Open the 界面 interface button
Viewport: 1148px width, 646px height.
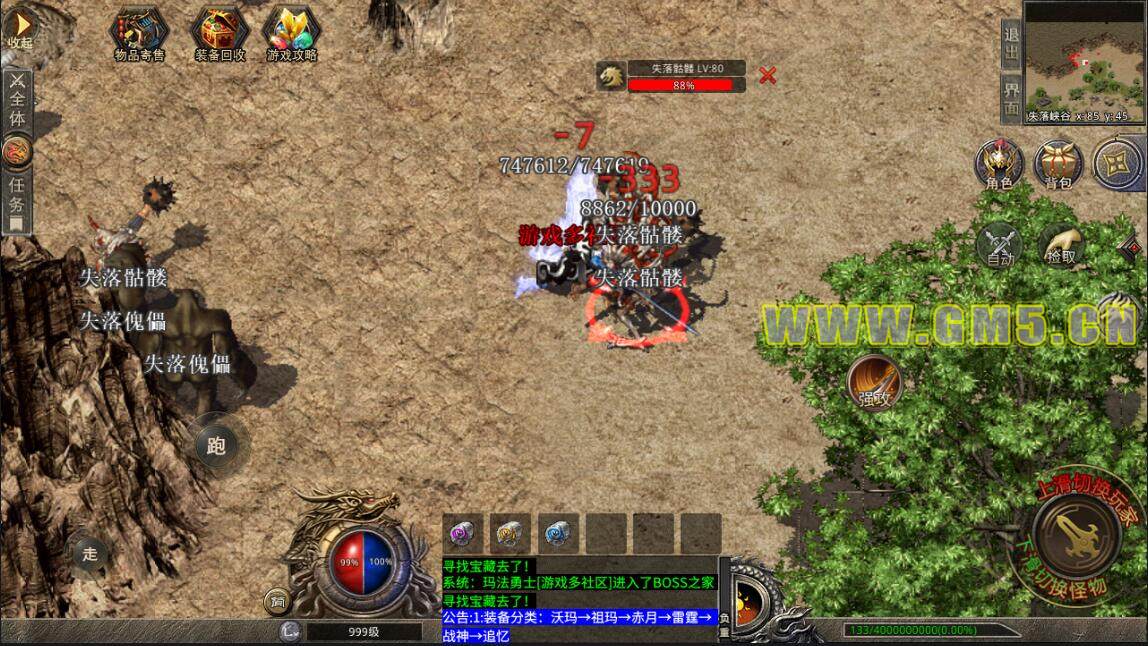pyautogui.click(x=1012, y=96)
